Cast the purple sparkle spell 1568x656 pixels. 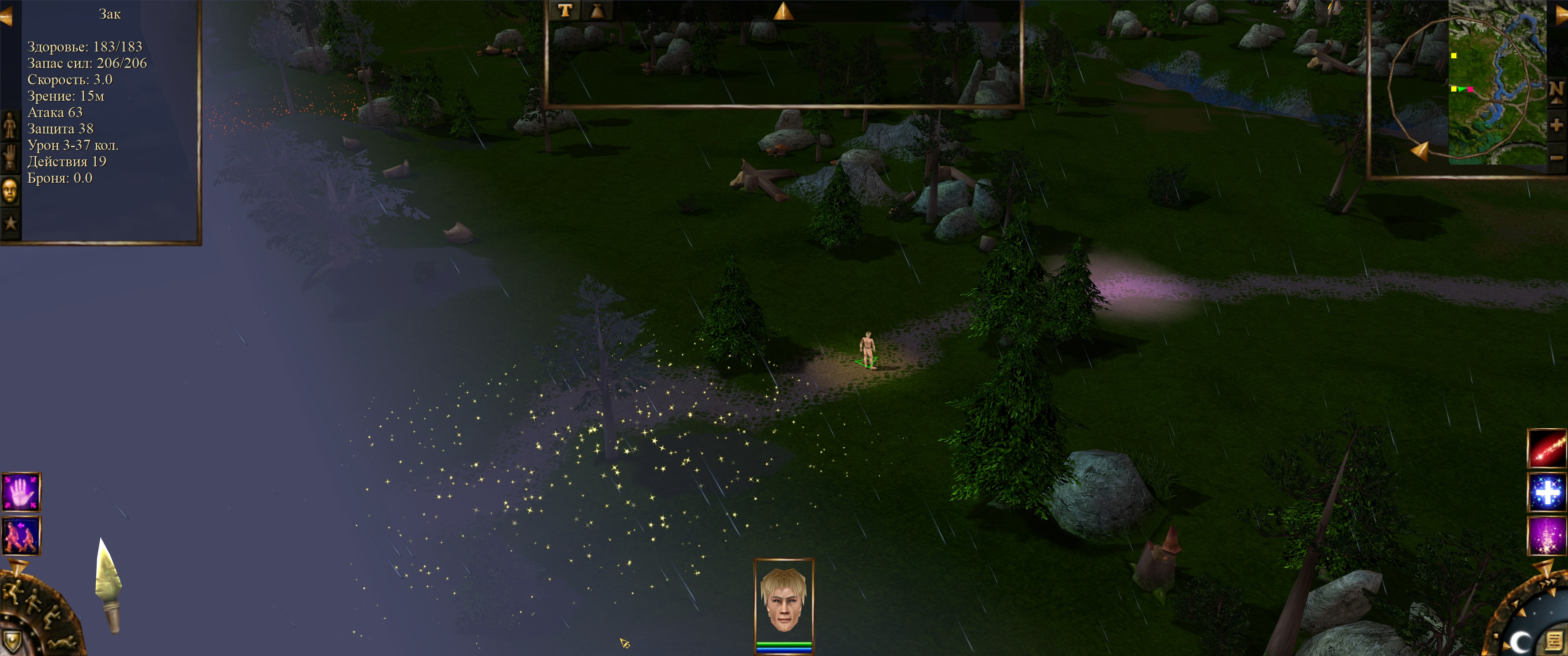click(x=1547, y=536)
